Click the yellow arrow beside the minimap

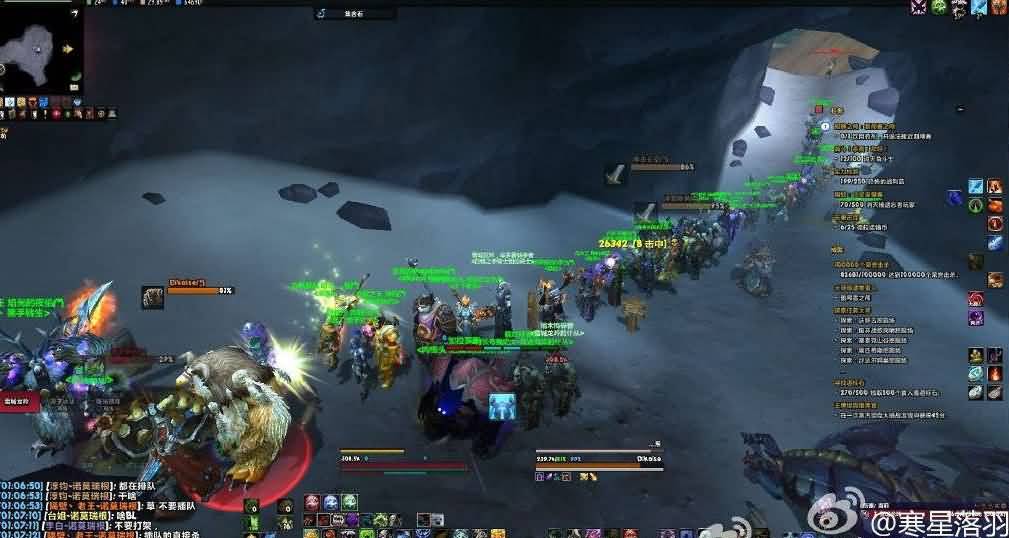pyautogui.click(x=69, y=48)
